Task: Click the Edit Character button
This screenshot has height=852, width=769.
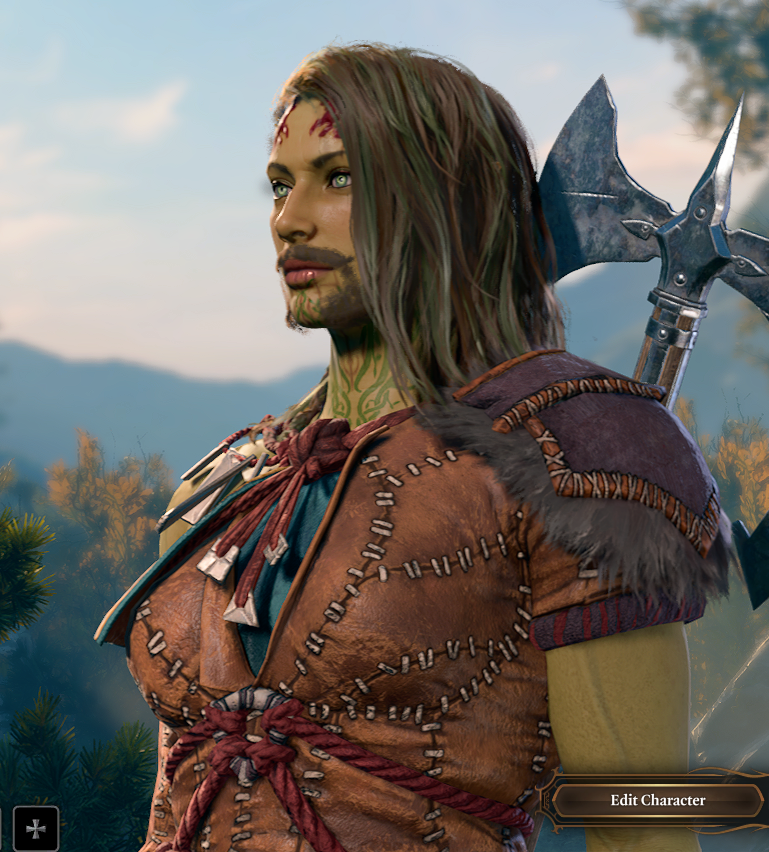Action: (657, 800)
